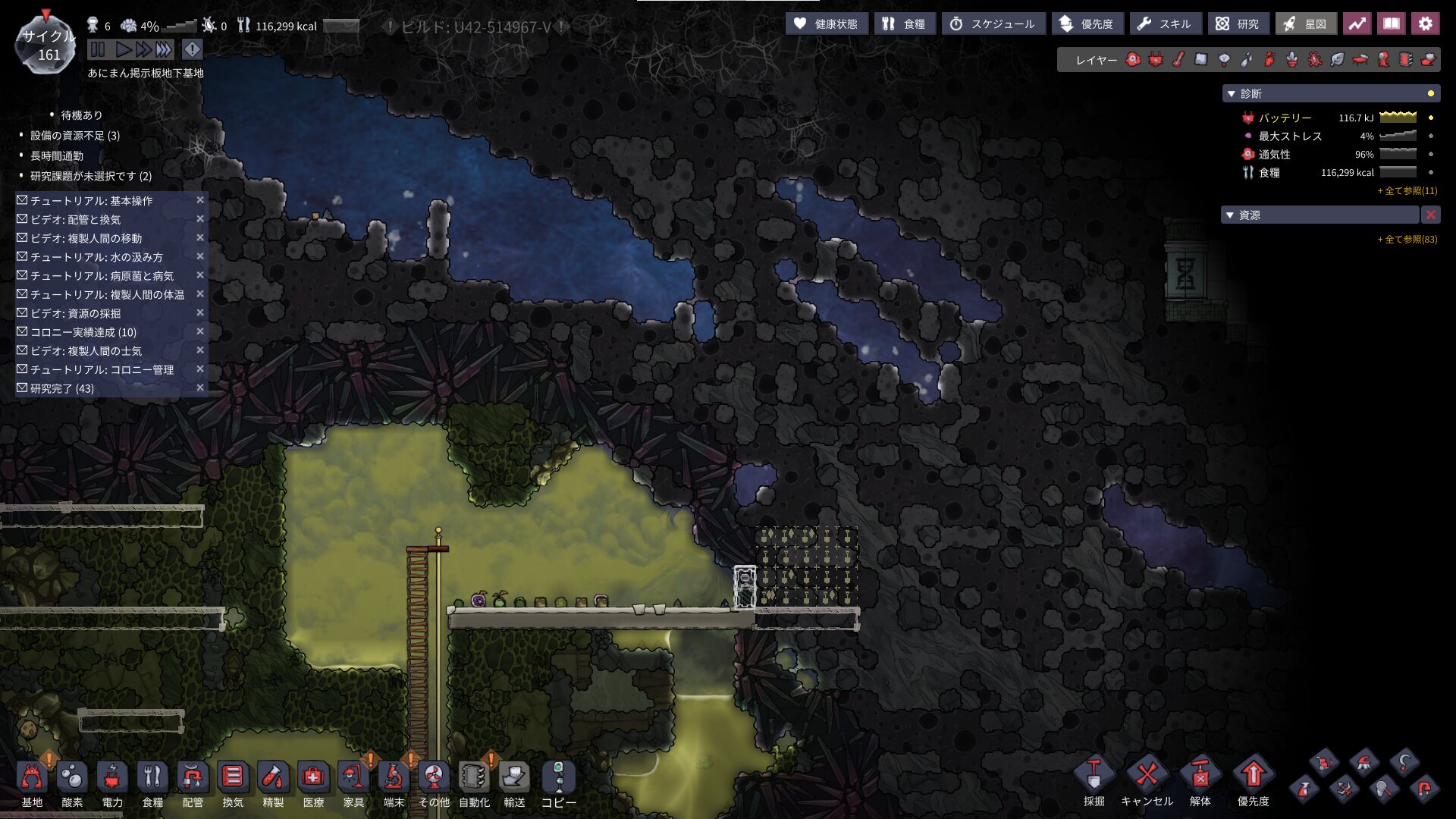
Task: Open the スキル skills screen
Action: tap(1165, 24)
